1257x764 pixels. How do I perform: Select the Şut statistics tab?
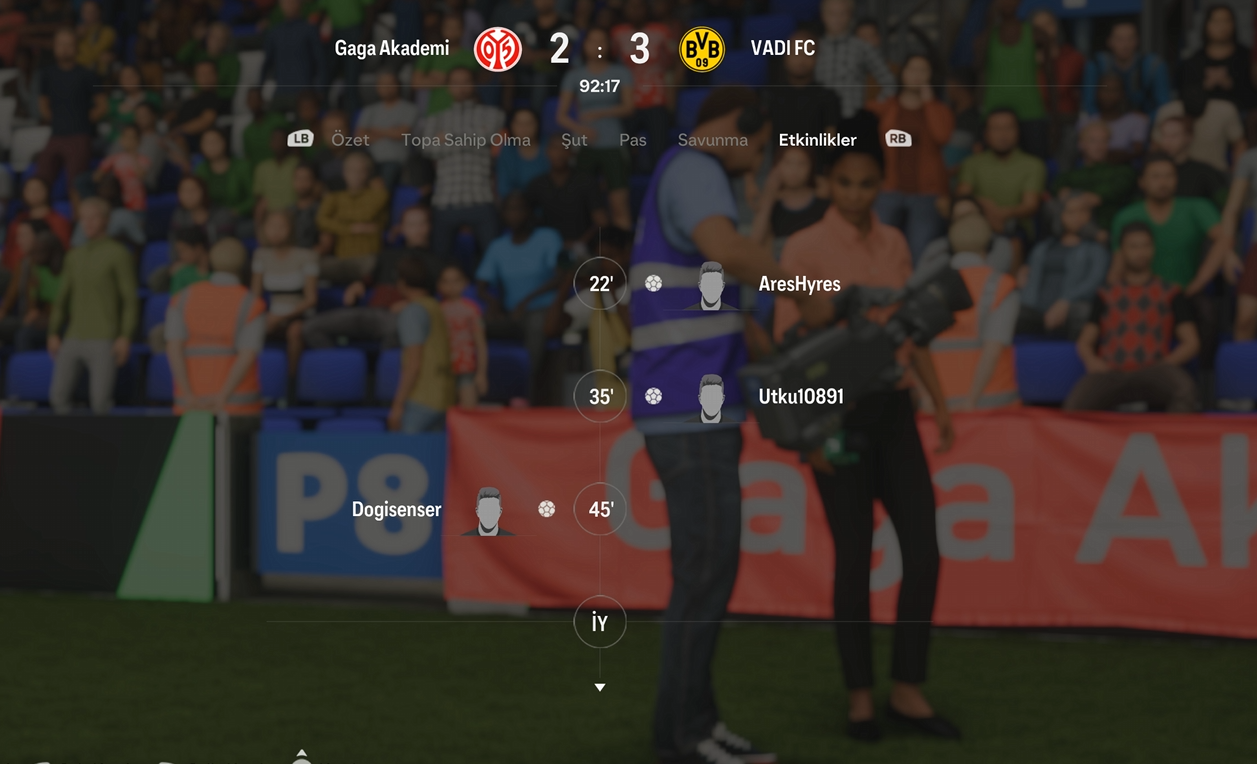[574, 140]
